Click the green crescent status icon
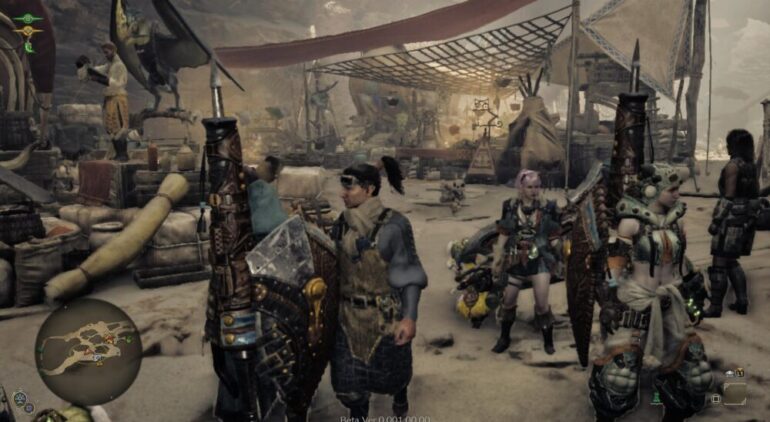The image size is (770, 422). 29,47
